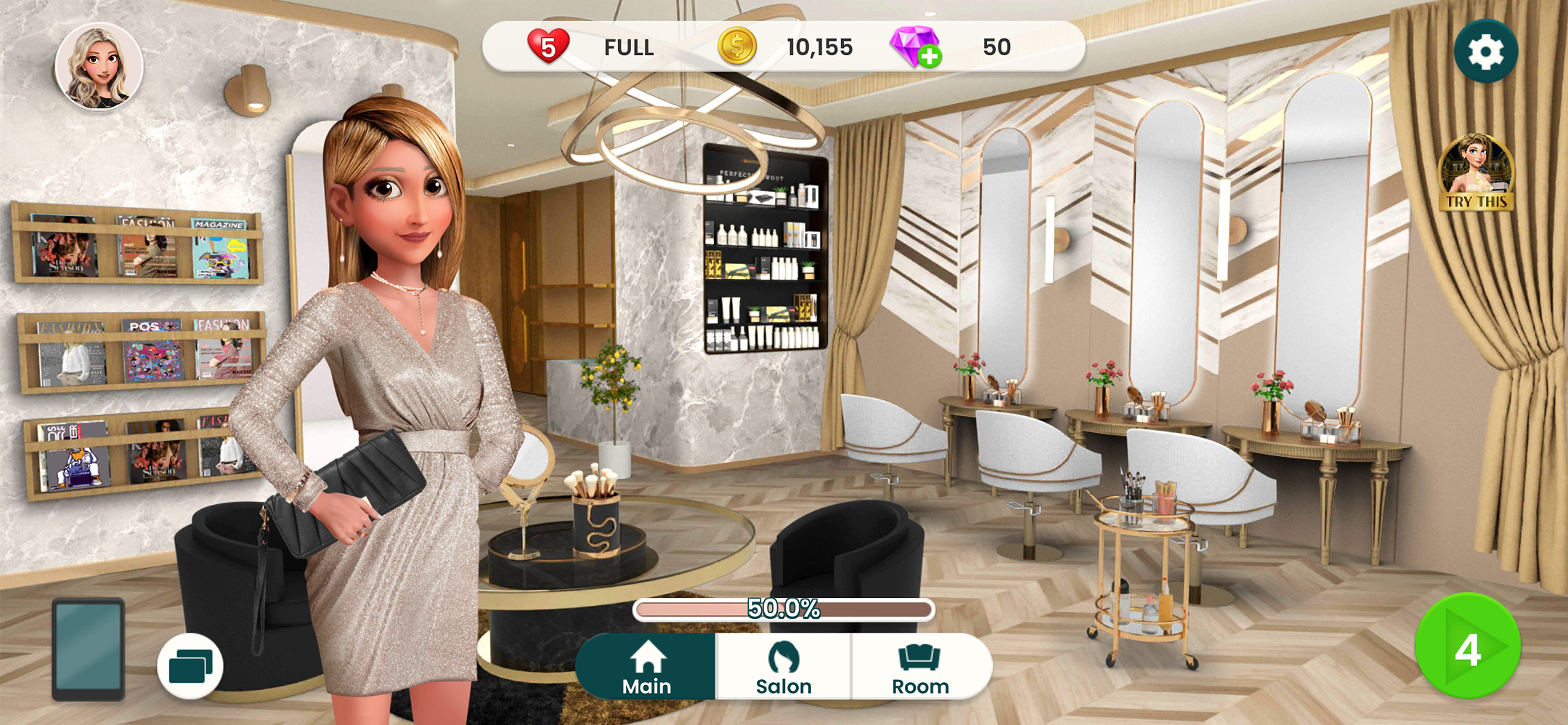Switch to the Room tab
The height and width of the screenshot is (725, 1568).
pos(921,667)
